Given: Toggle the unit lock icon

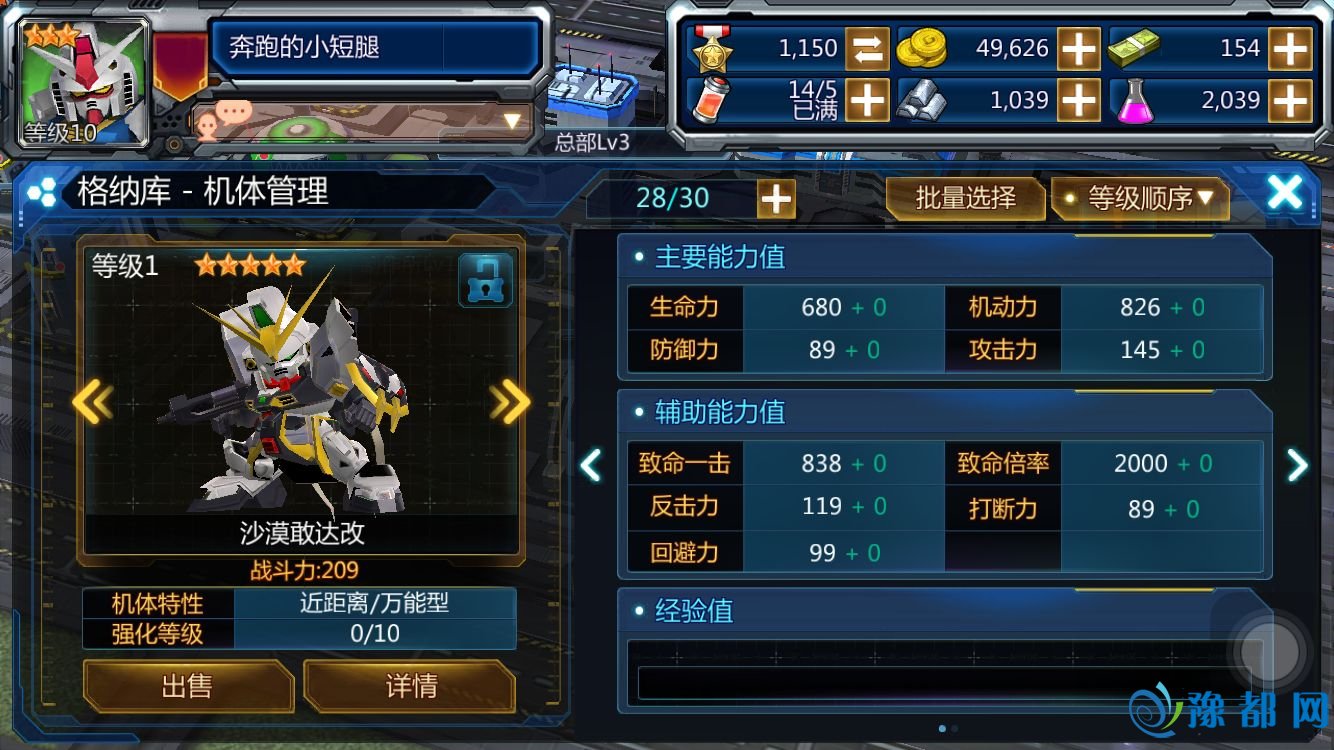Looking at the screenshot, I should click(x=485, y=280).
